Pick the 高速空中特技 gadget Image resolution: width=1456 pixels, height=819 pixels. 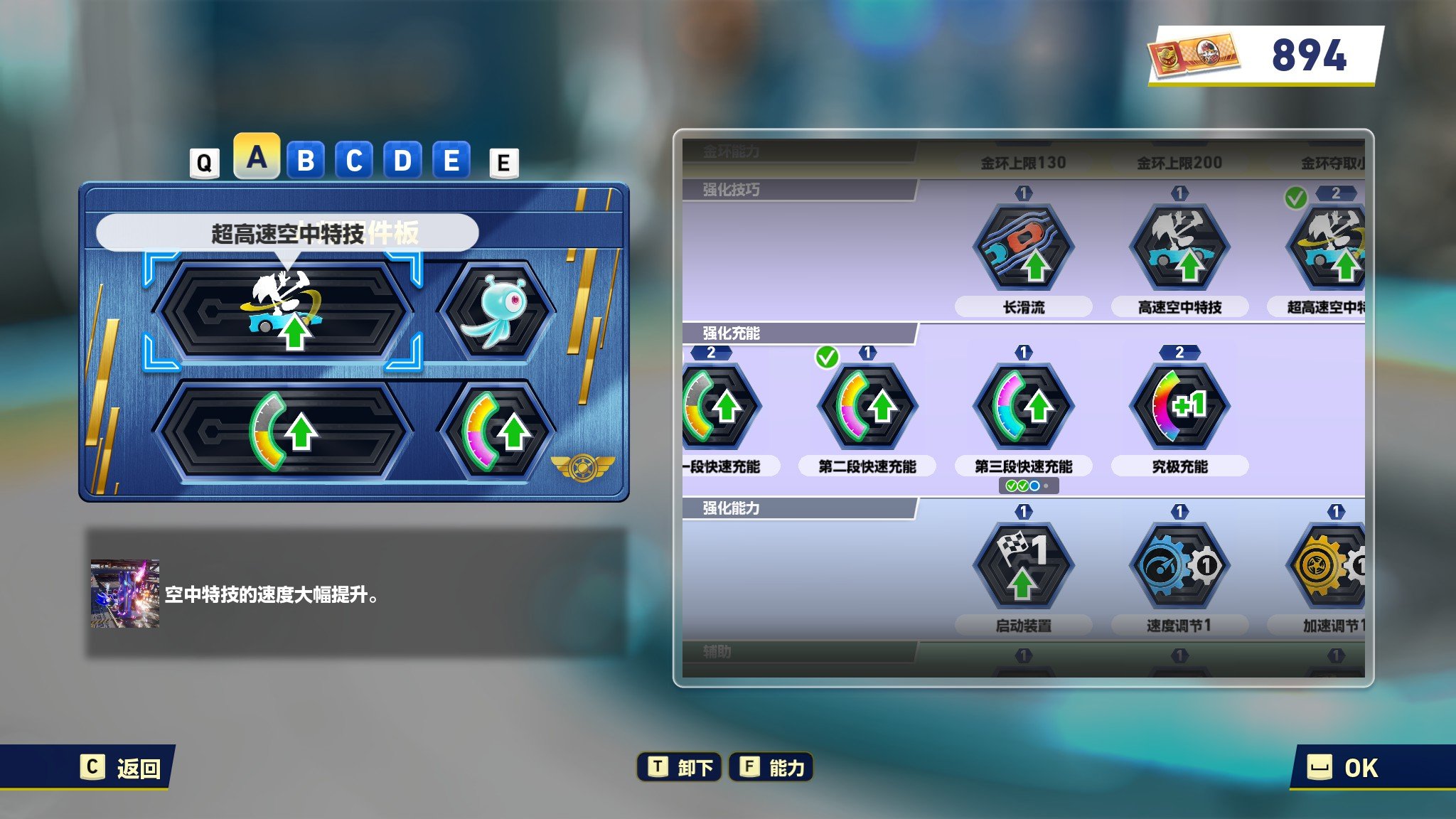[1179, 247]
